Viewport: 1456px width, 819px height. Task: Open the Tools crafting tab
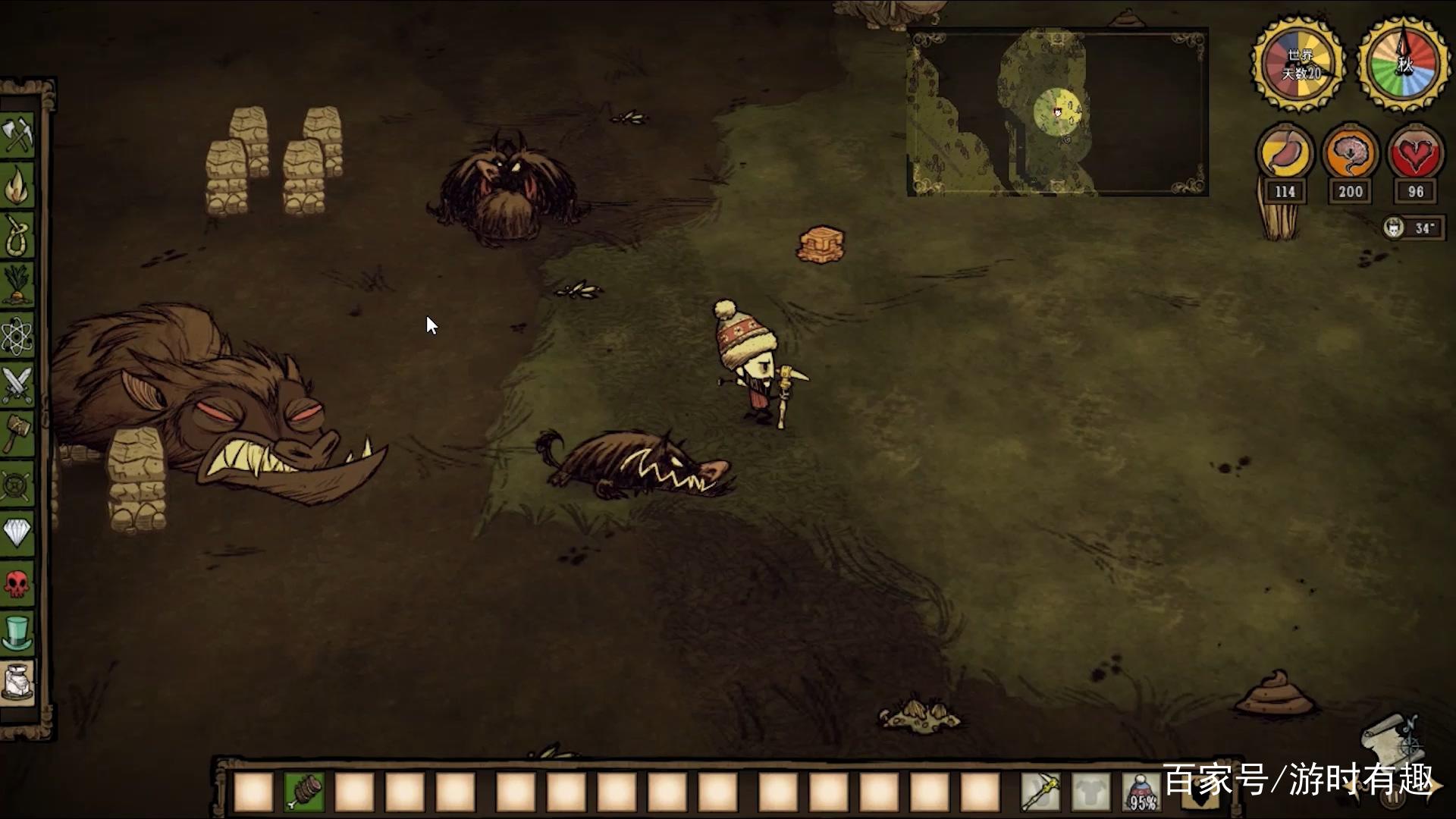pyautogui.click(x=17, y=136)
